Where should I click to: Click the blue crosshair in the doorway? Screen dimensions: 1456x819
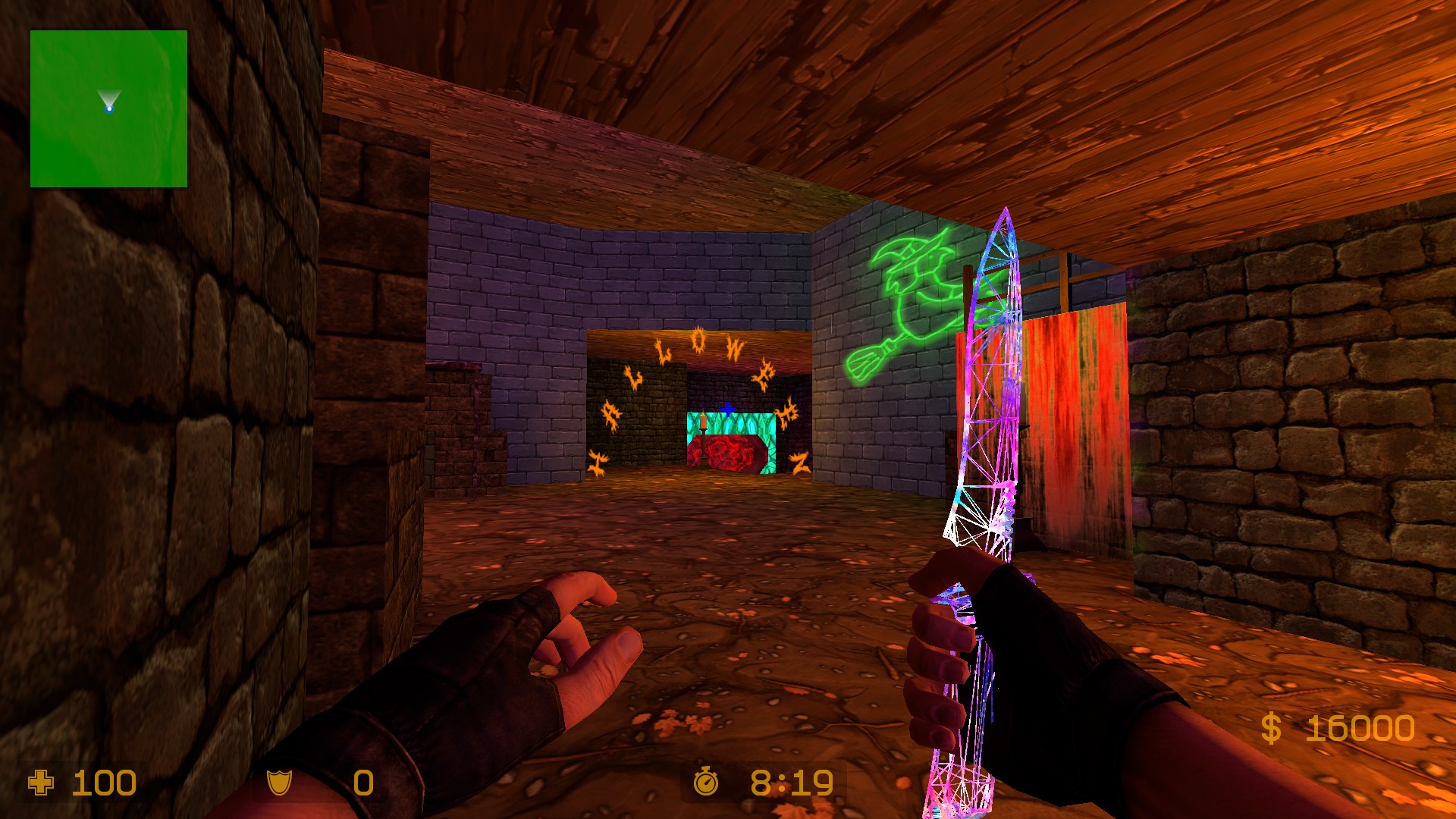tap(727, 410)
